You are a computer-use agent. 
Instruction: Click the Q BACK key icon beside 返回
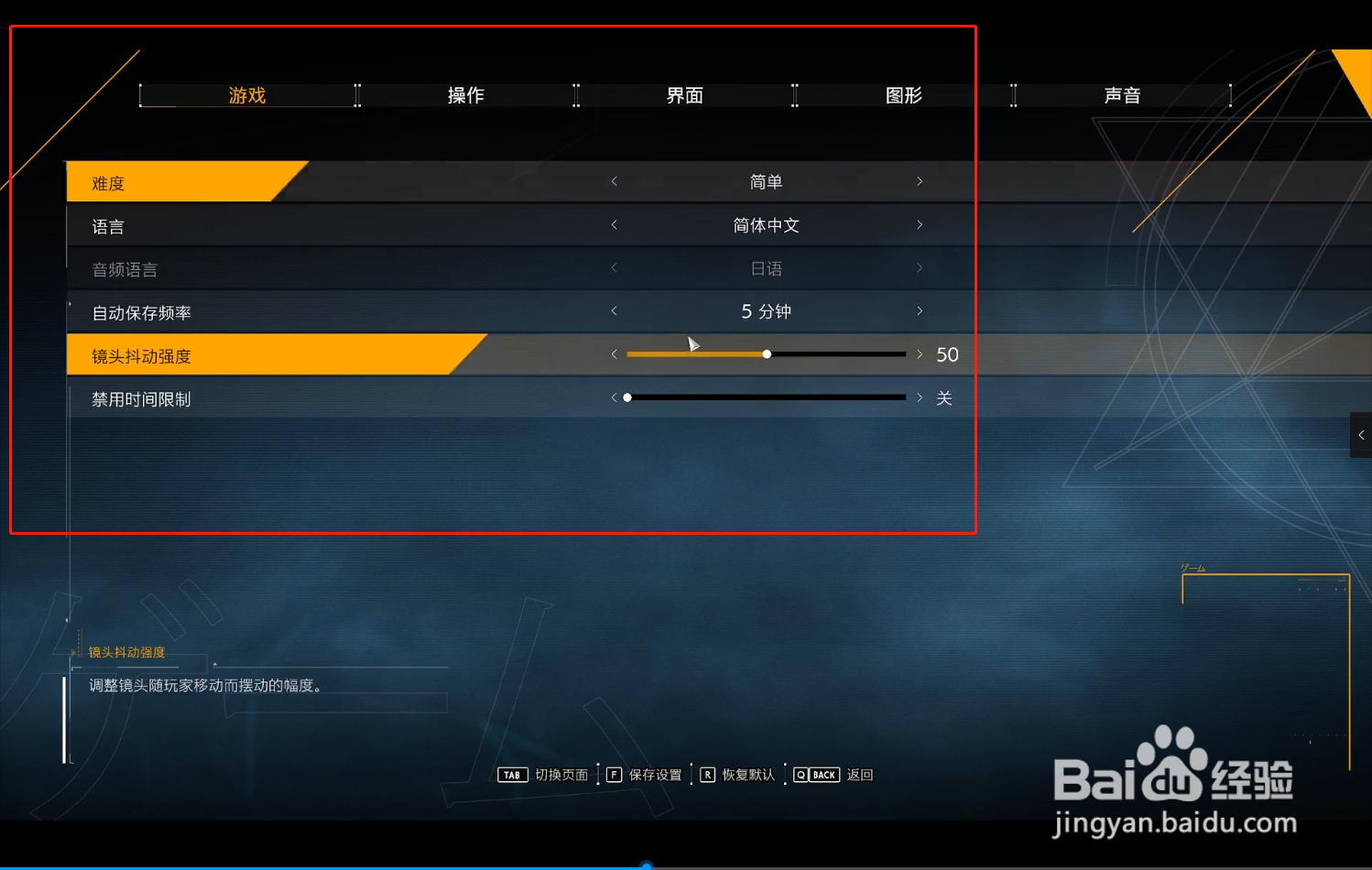(815, 774)
